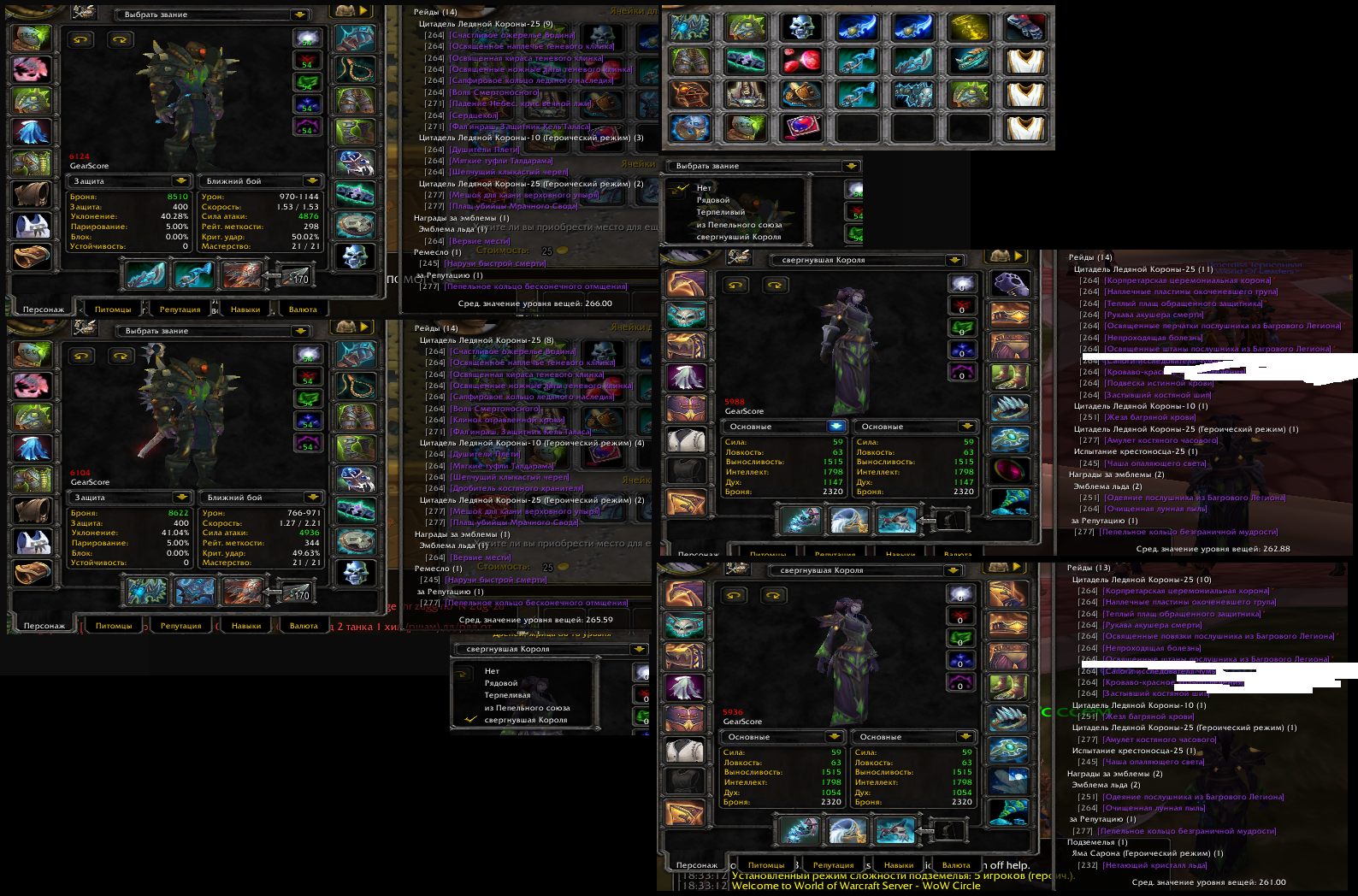This screenshot has width=1358, height=896.
Task: Open the item link «Падение Небес, крис вечной лжи»
Action: pos(521,103)
